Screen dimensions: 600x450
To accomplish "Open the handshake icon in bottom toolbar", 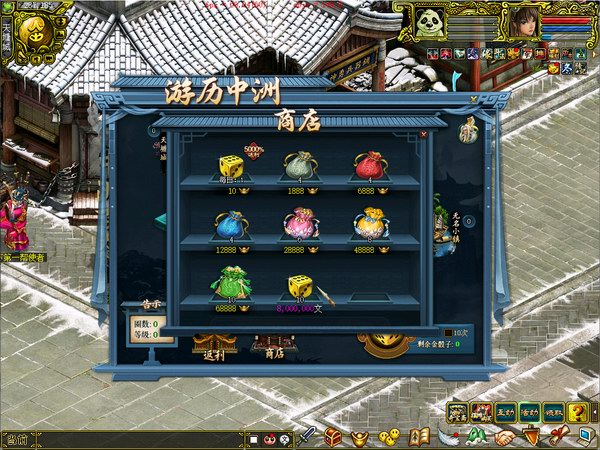I will [x=505, y=436].
